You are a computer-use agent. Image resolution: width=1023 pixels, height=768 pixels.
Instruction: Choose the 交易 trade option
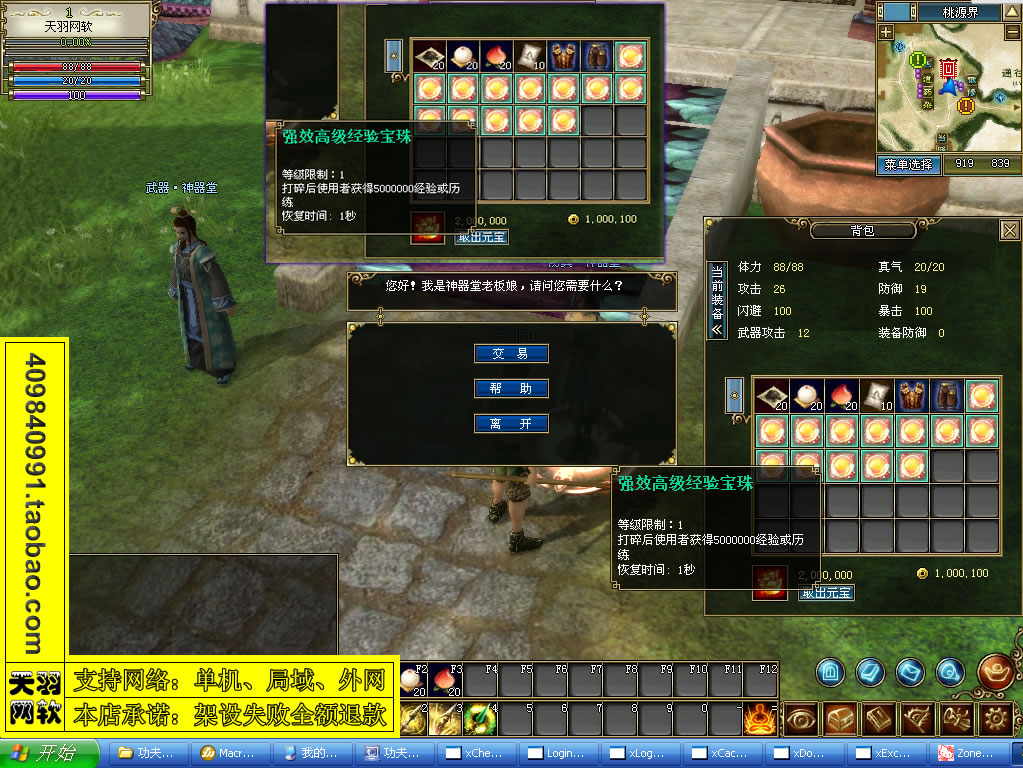(x=510, y=353)
